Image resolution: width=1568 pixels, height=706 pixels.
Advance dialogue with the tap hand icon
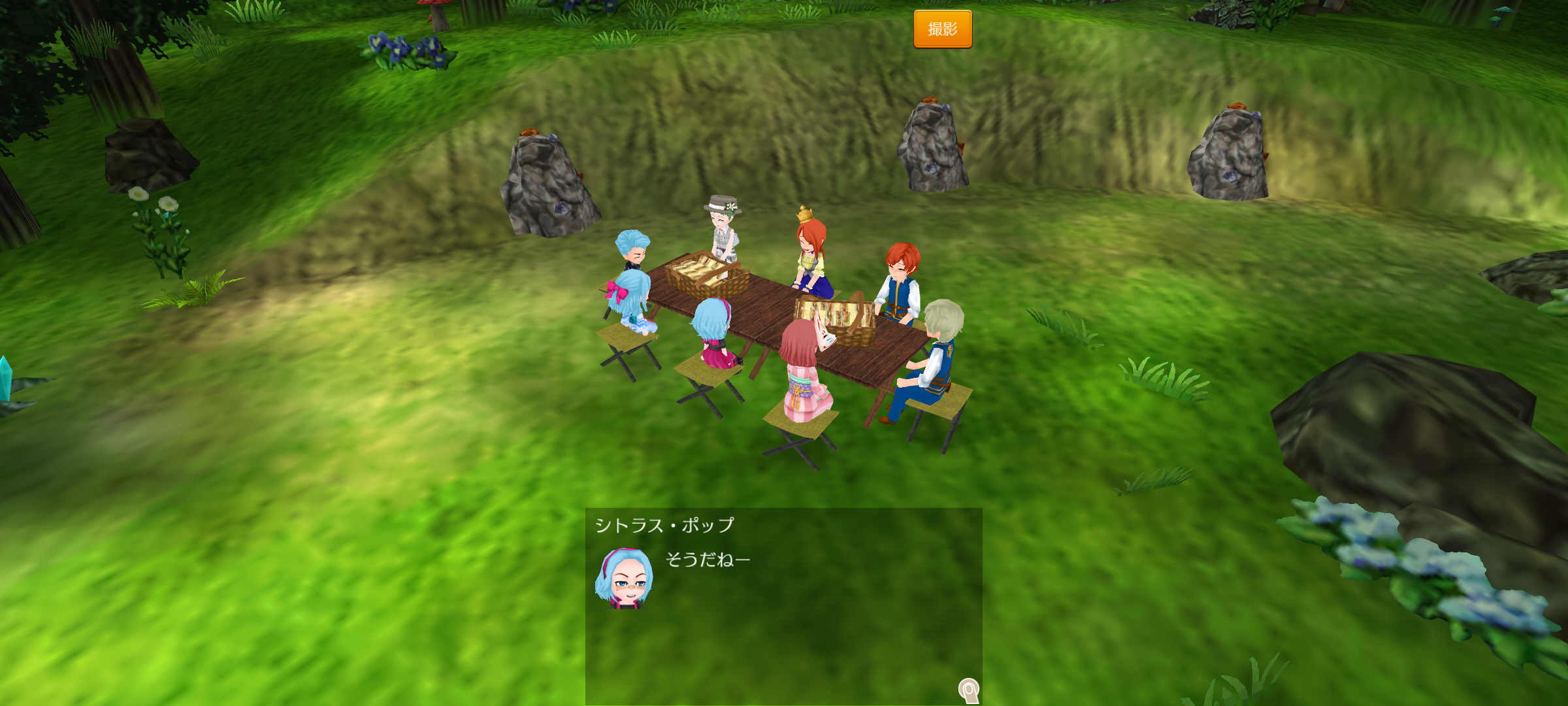(969, 690)
